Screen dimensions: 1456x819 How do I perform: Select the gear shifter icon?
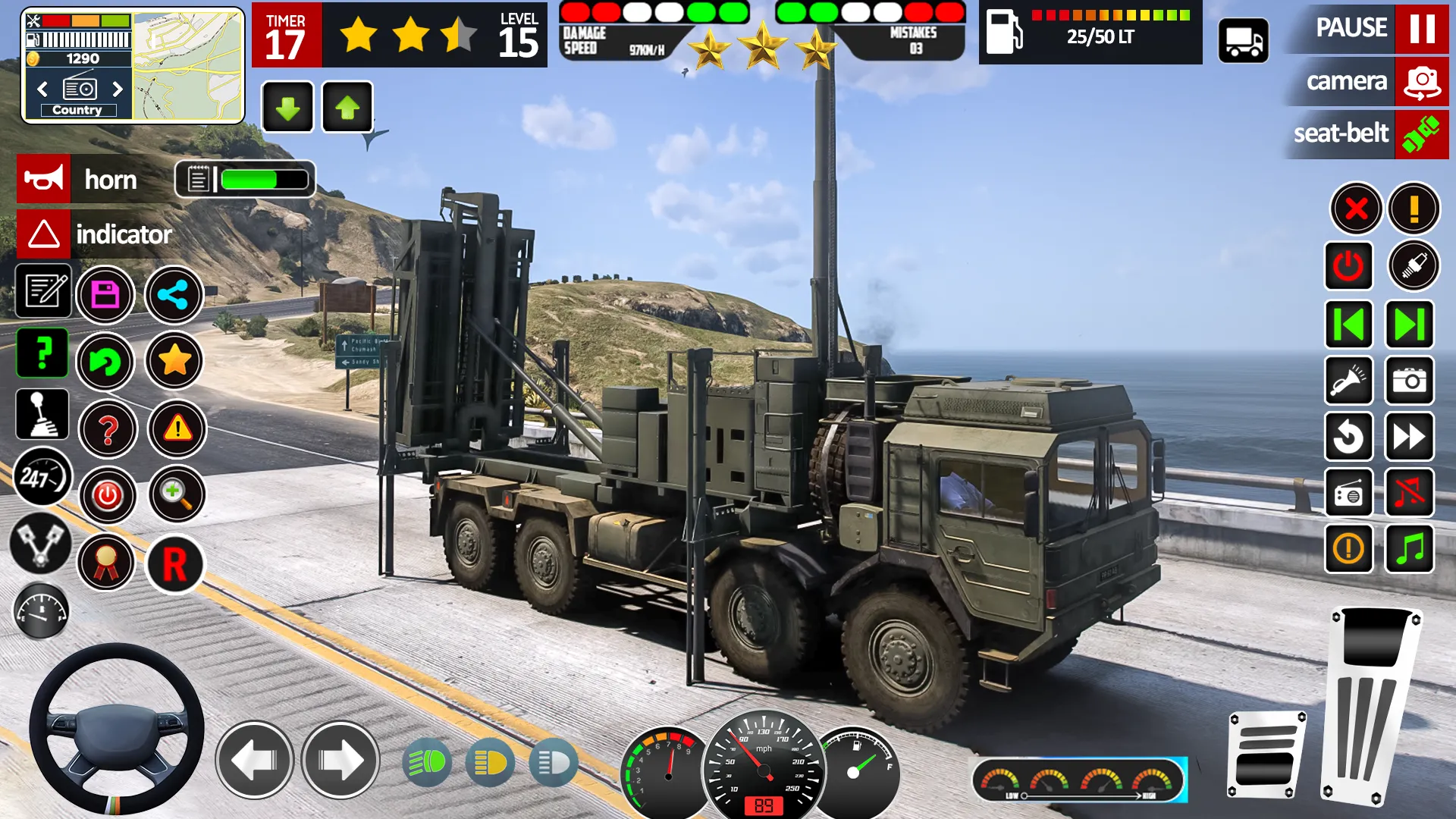[x=43, y=415]
